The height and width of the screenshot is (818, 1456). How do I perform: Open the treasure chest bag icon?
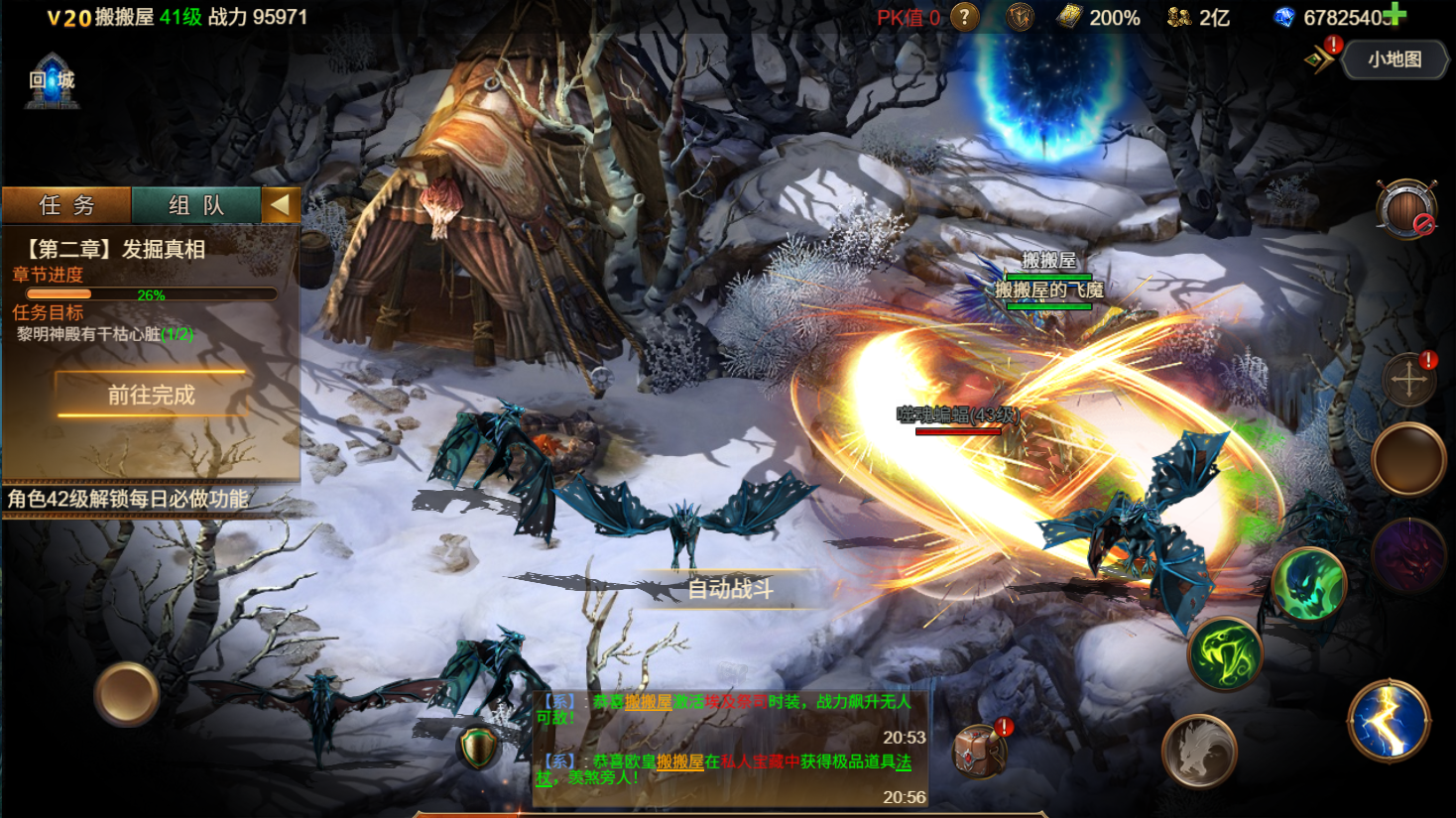pos(980,751)
